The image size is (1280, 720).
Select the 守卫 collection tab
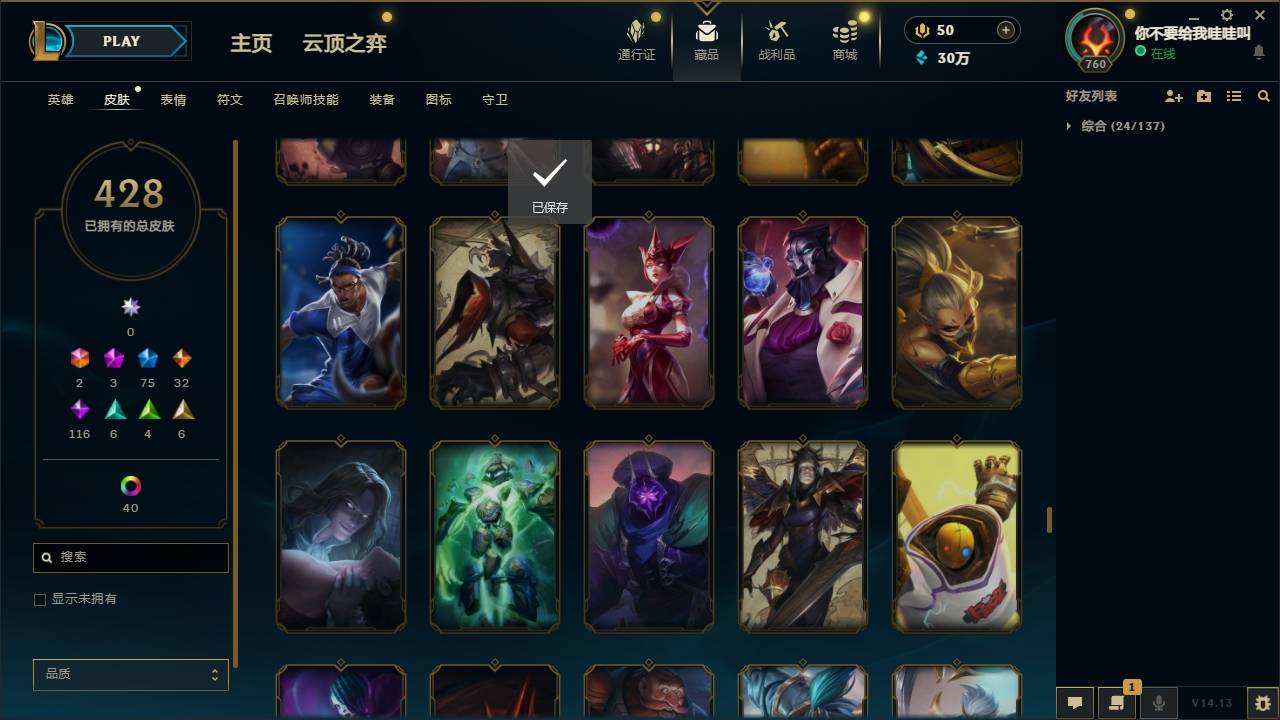pos(494,99)
